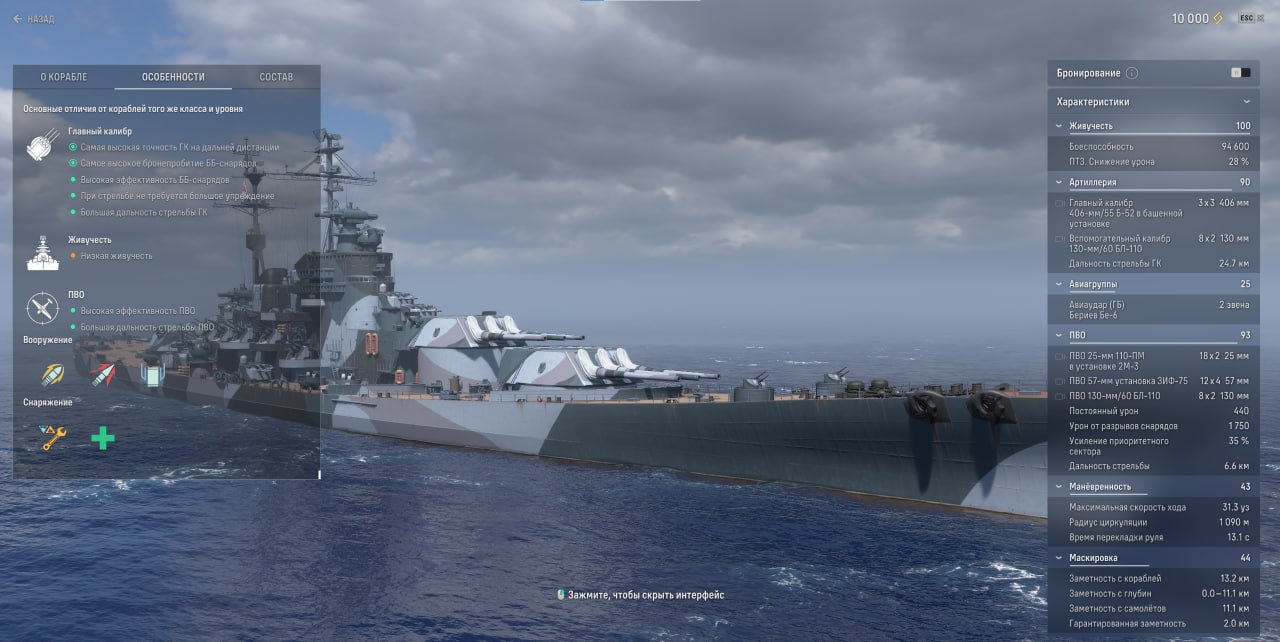Open the Состав tab
The width and height of the screenshot is (1280, 642).
[x=276, y=77]
